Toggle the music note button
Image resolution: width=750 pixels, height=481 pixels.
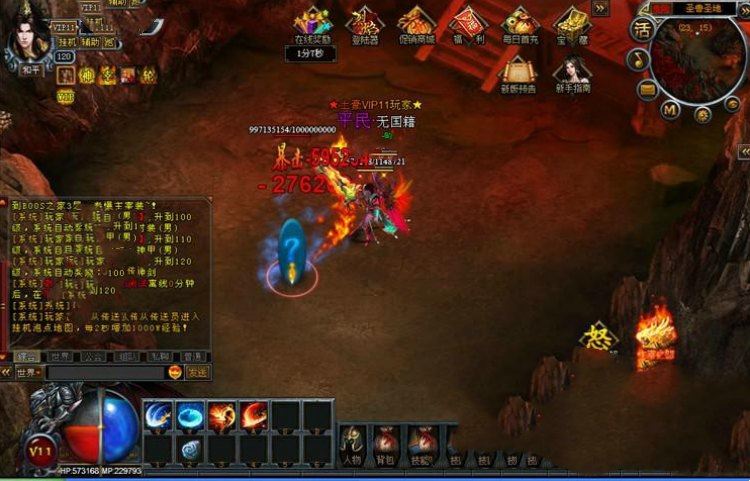point(637,62)
